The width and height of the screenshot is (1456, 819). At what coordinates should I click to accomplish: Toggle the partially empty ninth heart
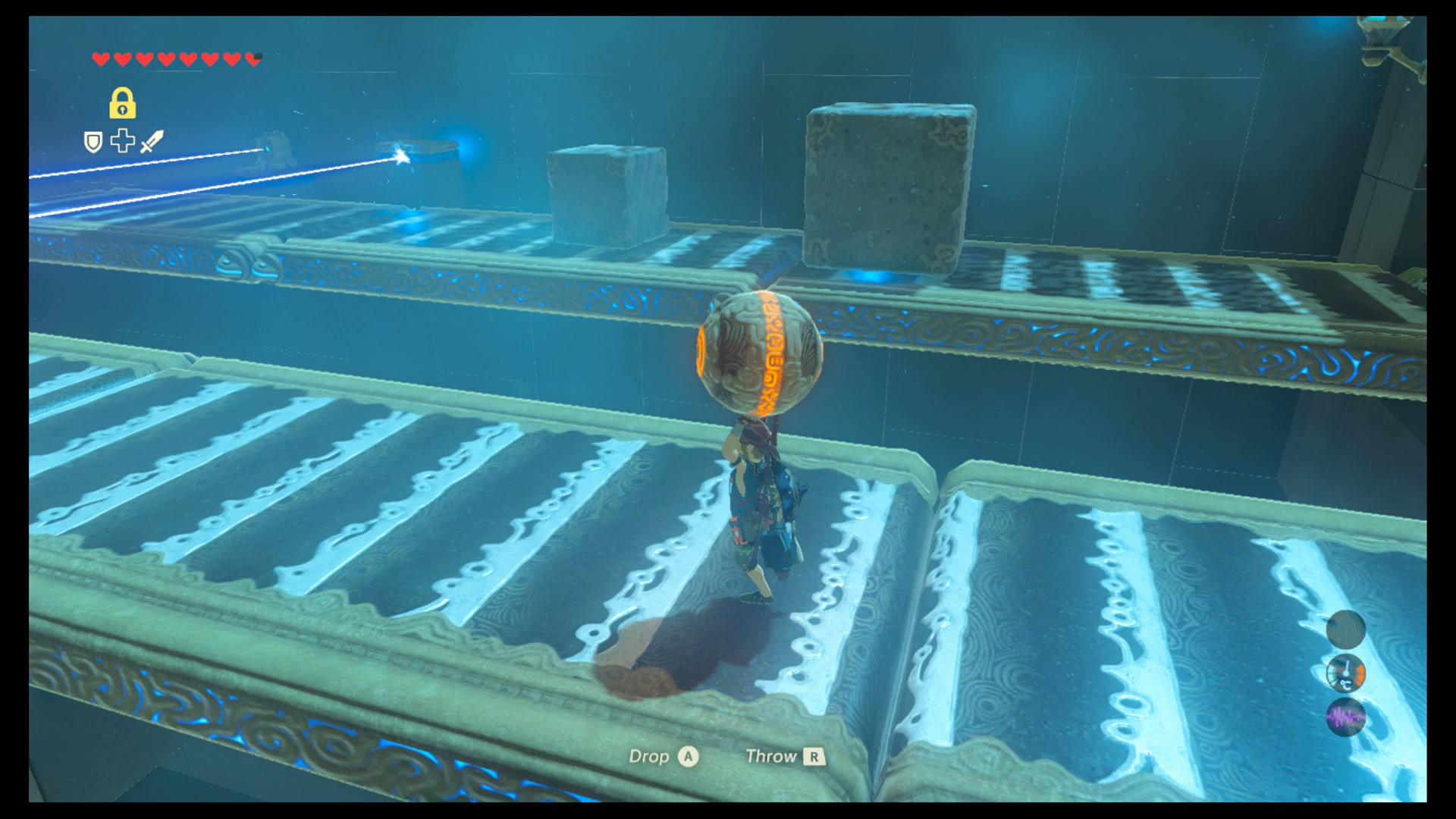[252, 57]
